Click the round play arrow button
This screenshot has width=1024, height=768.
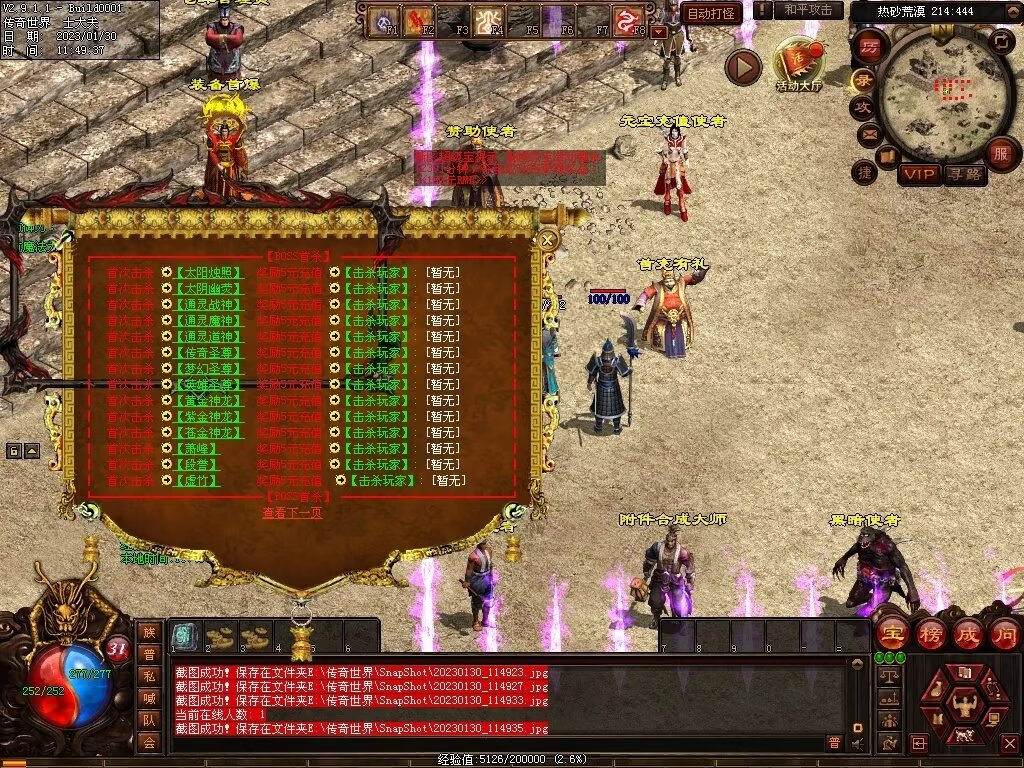(x=743, y=67)
